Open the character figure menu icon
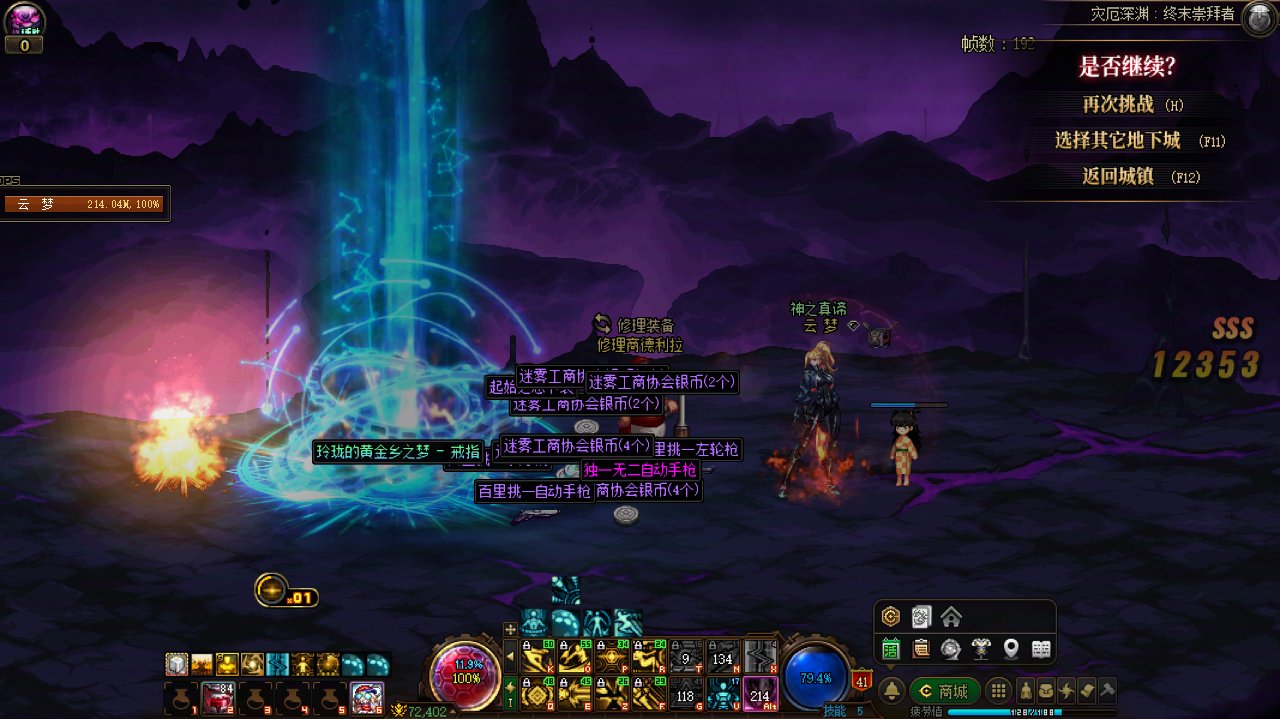 [1026, 690]
